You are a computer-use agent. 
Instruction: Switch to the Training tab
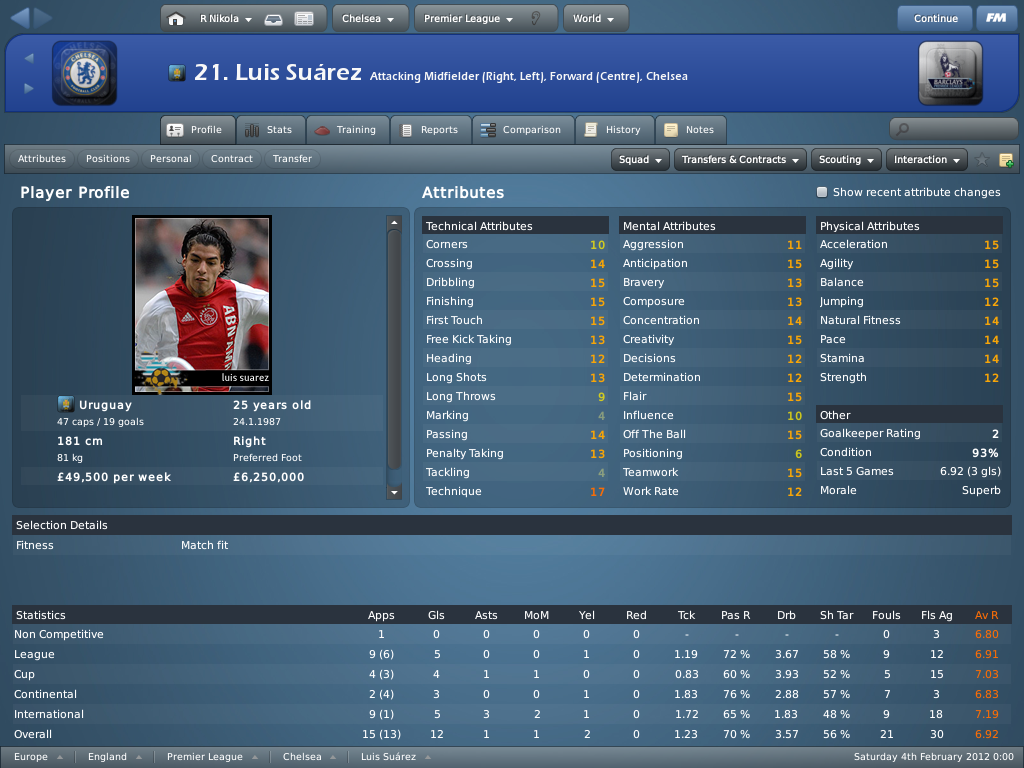tap(346, 130)
